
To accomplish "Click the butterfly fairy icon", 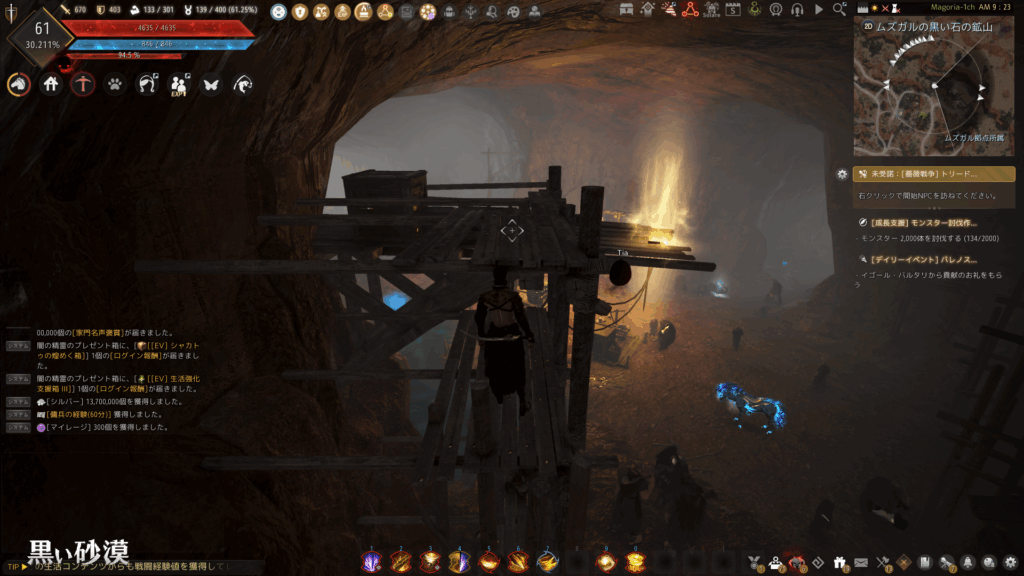I will 210,85.
